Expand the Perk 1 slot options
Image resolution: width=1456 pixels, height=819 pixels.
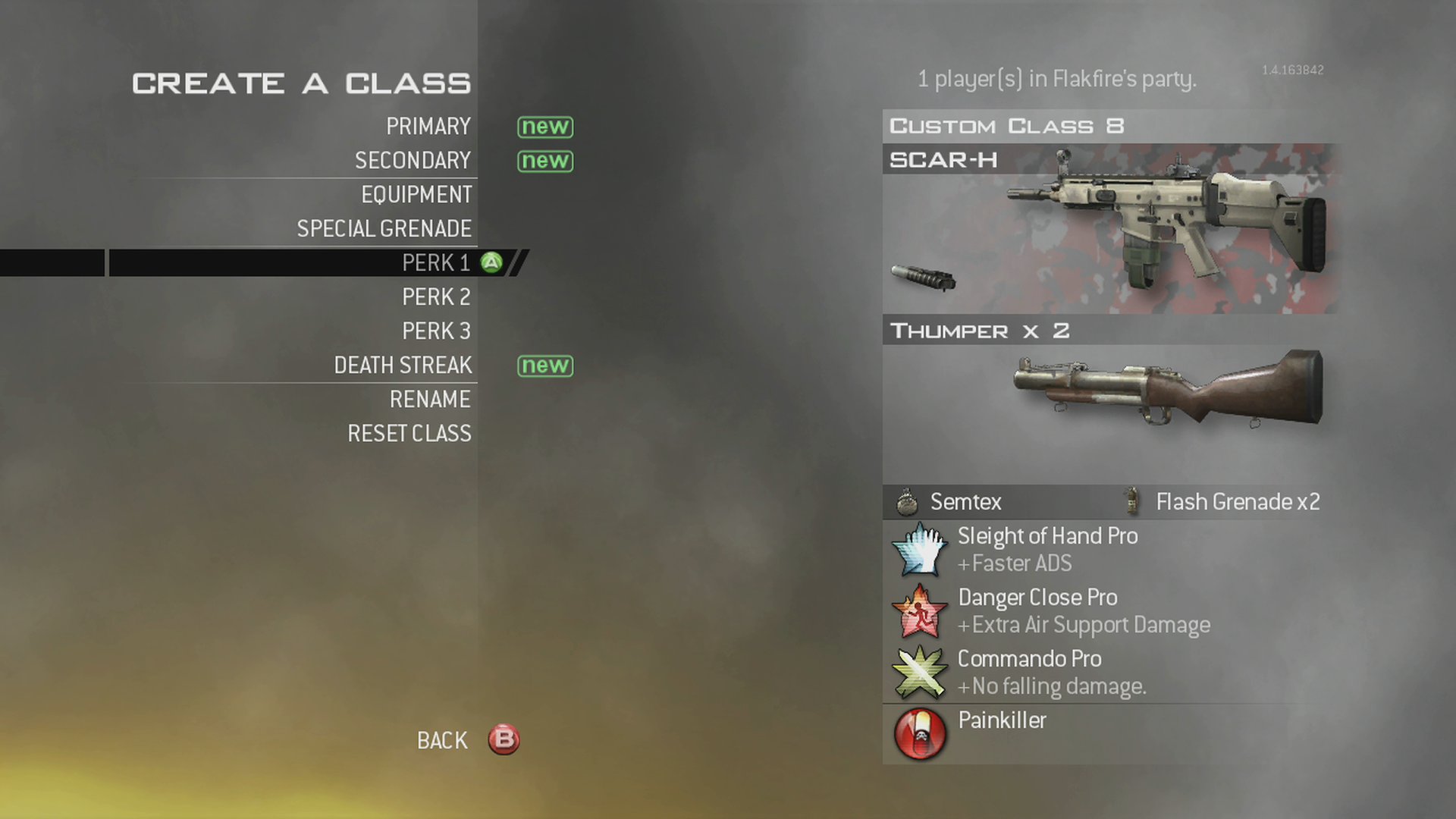pyautogui.click(x=436, y=262)
